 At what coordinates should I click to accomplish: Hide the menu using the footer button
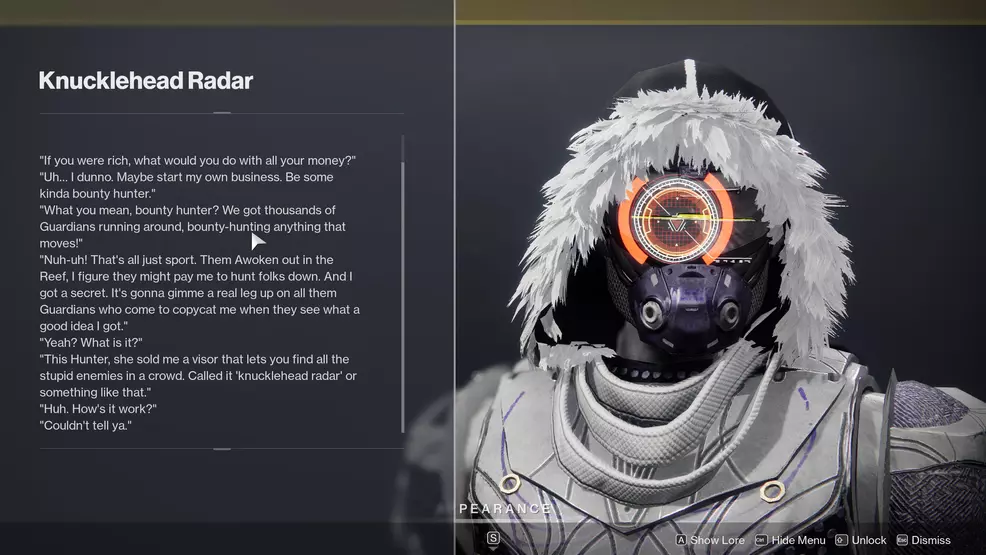point(790,540)
